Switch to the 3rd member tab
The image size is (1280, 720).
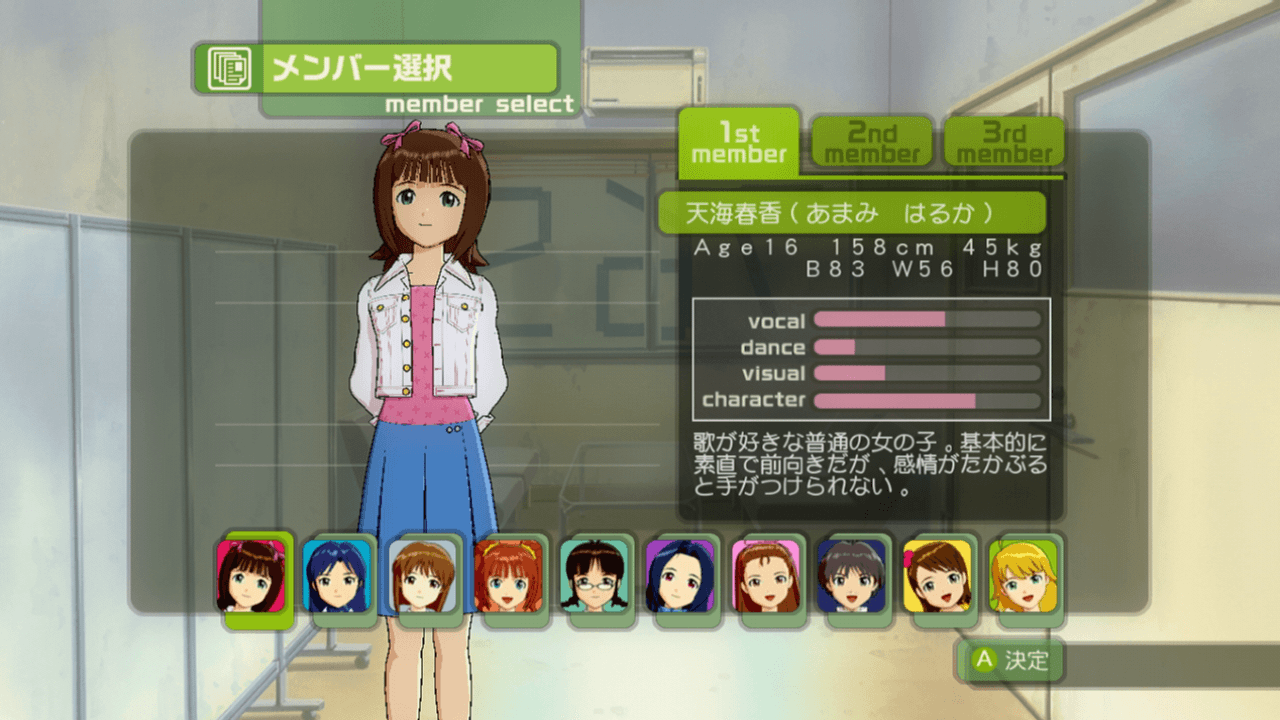point(1004,143)
